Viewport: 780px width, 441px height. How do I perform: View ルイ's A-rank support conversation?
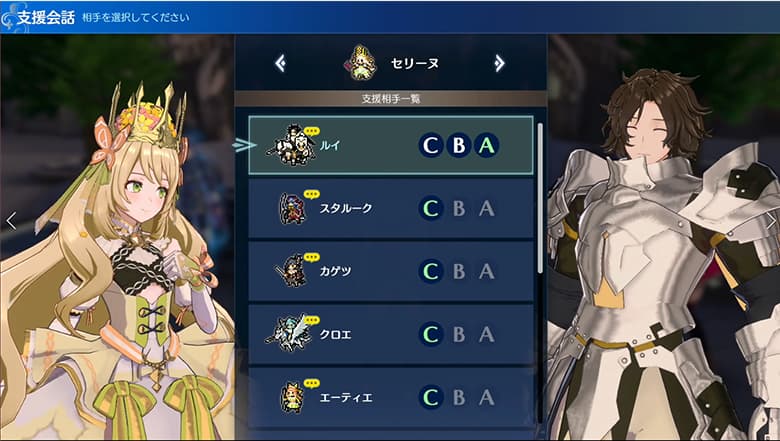click(487, 146)
